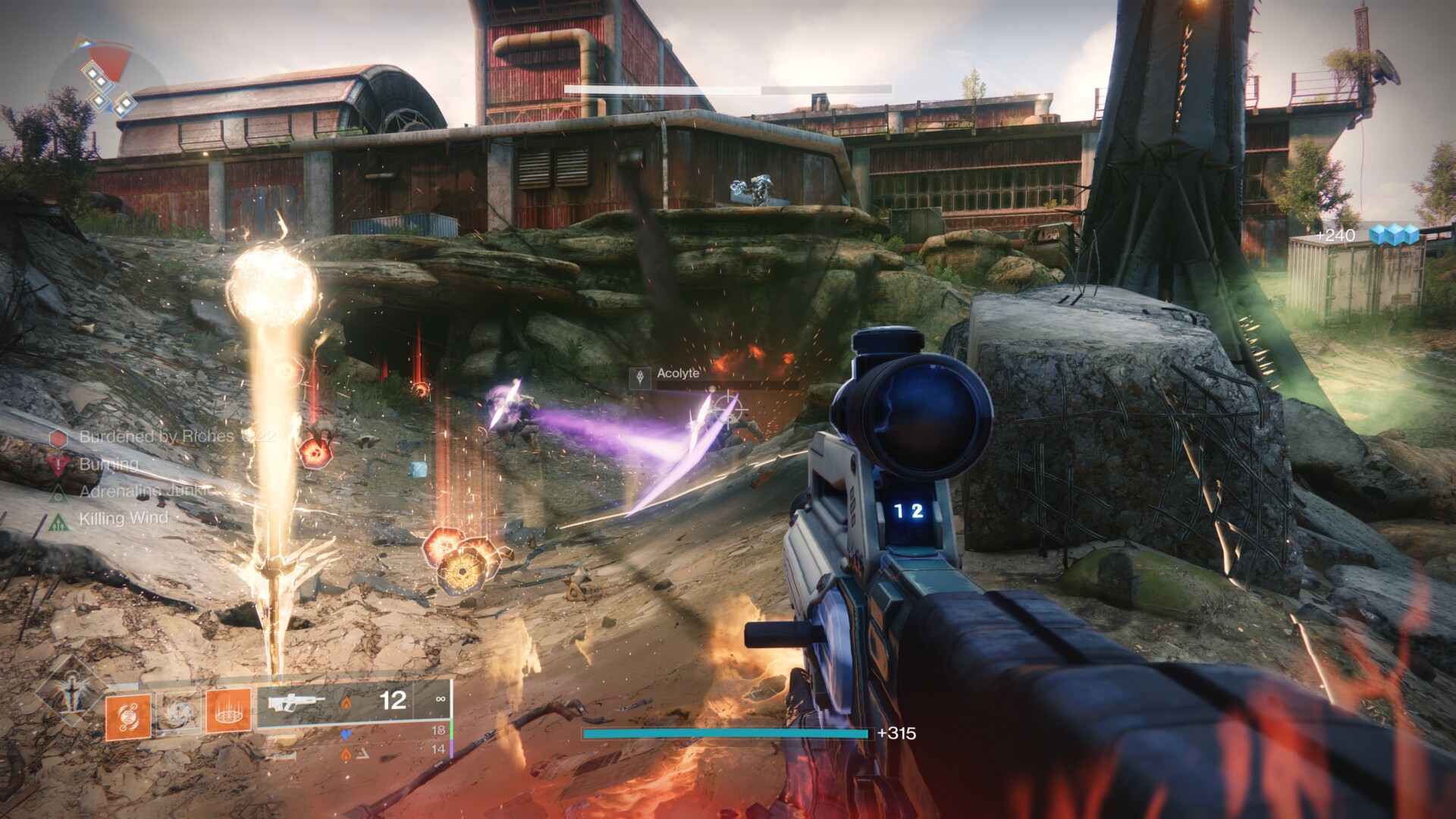Activate the winged figure super ability icon
The height and width of the screenshot is (819, 1456).
(x=71, y=692)
